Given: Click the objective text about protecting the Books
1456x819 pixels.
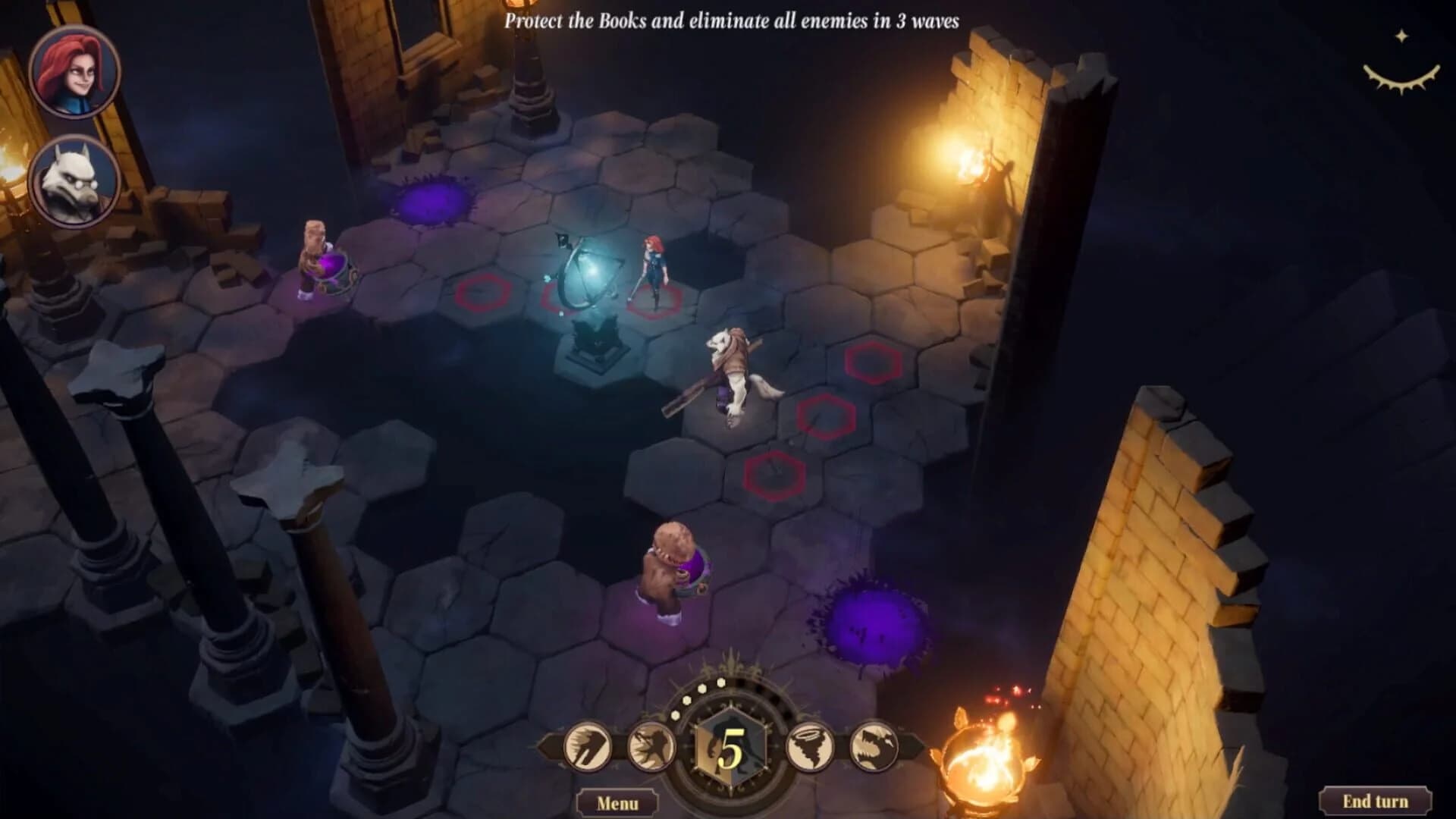Looking at the screenshot, I should click(x=732, y=23).
